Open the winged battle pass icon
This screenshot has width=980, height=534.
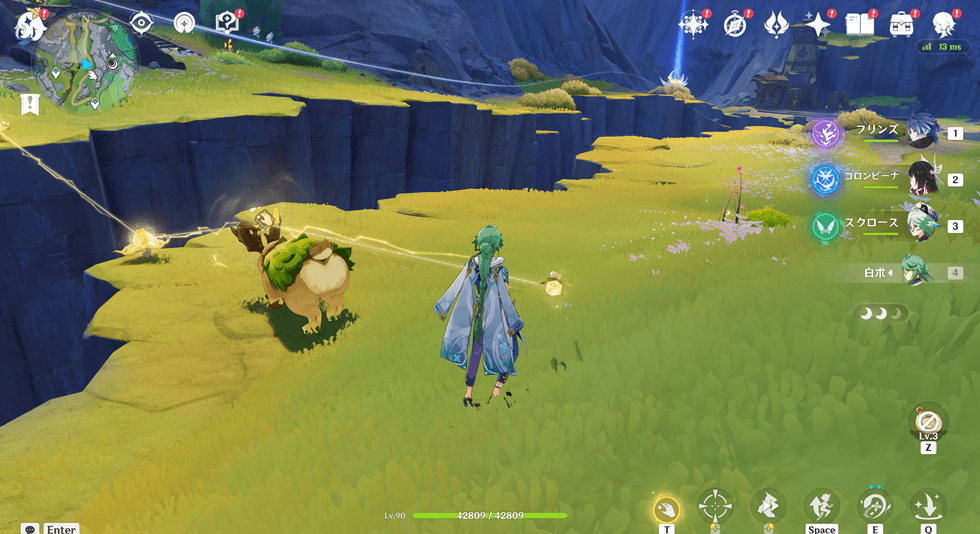[x=776, y=24]
